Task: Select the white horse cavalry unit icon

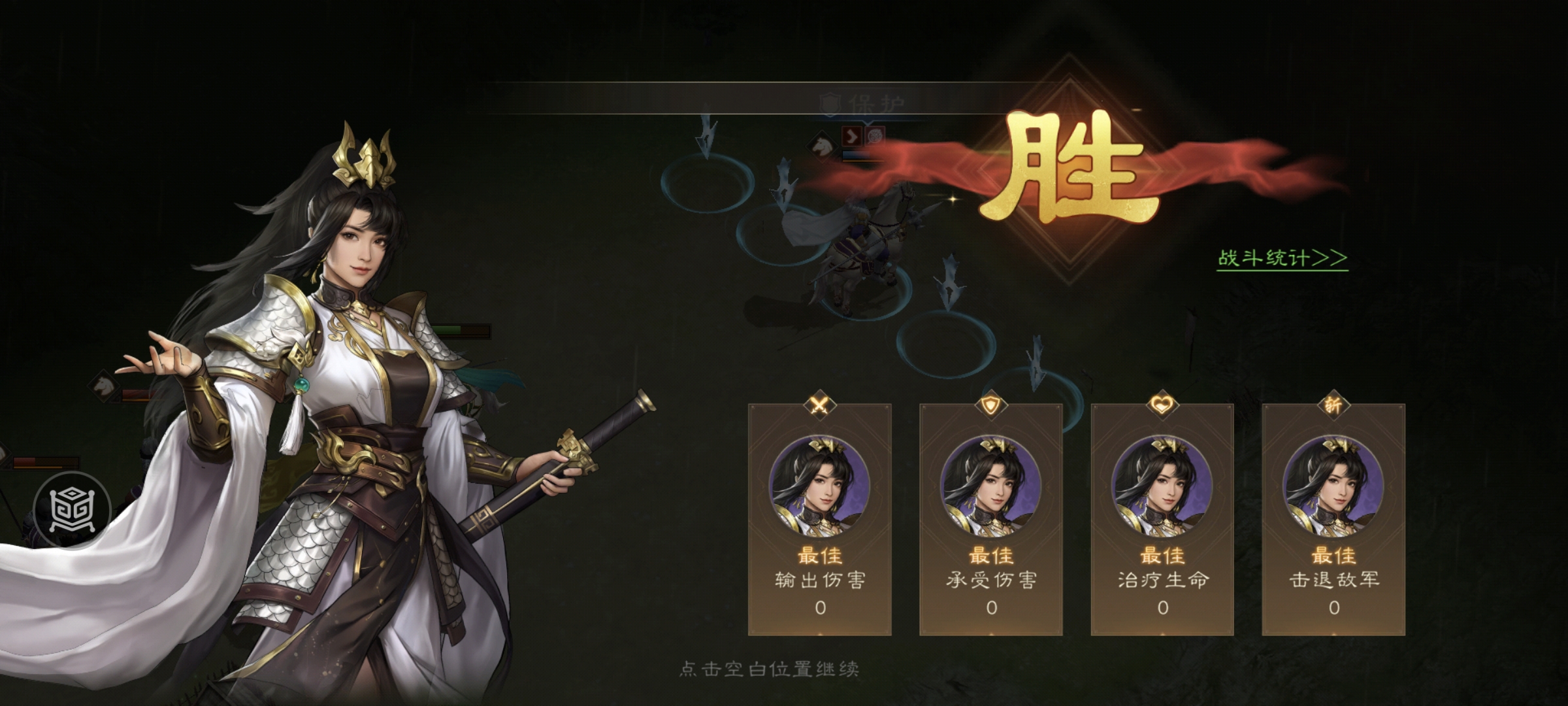Action: click(x=821, y=145)
